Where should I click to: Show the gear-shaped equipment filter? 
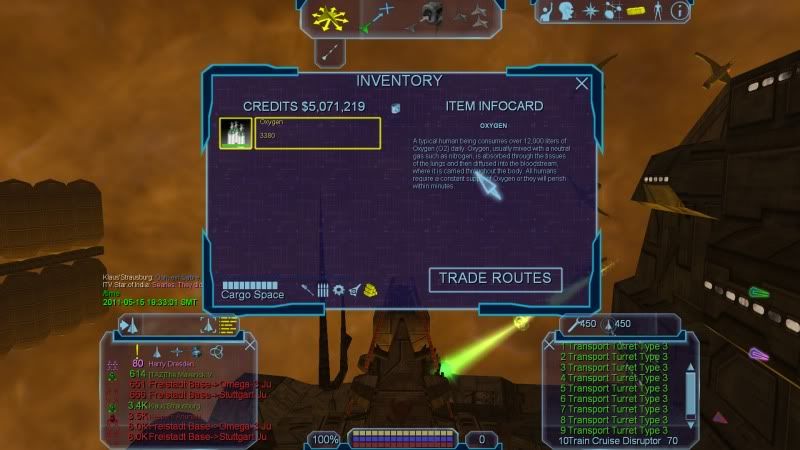click(339, 290)
